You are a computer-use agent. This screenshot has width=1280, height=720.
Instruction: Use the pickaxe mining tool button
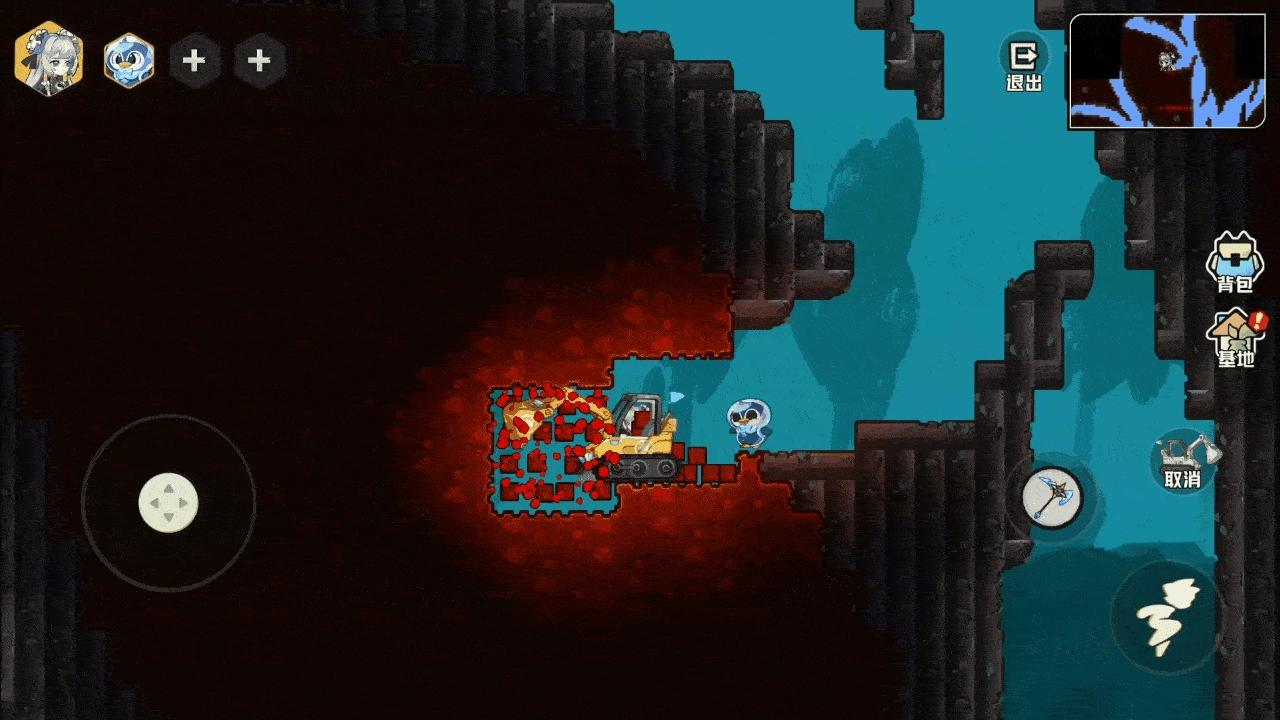tap(1051, 497)
